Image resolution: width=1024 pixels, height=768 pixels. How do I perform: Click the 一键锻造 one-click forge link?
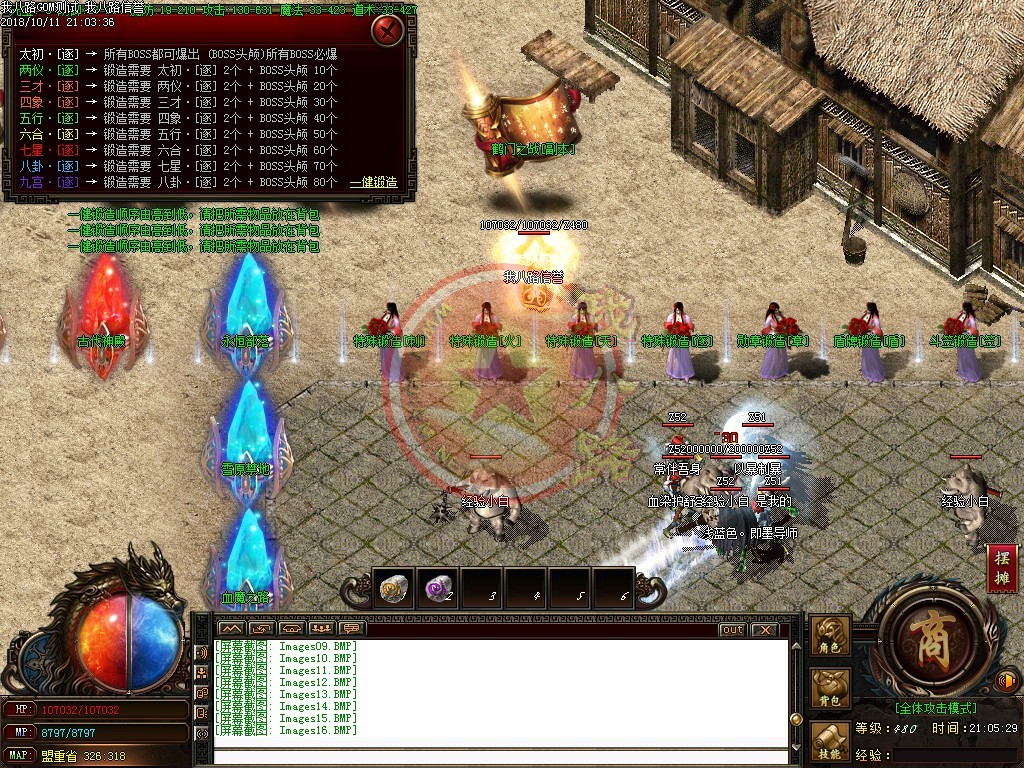point(373,183)
